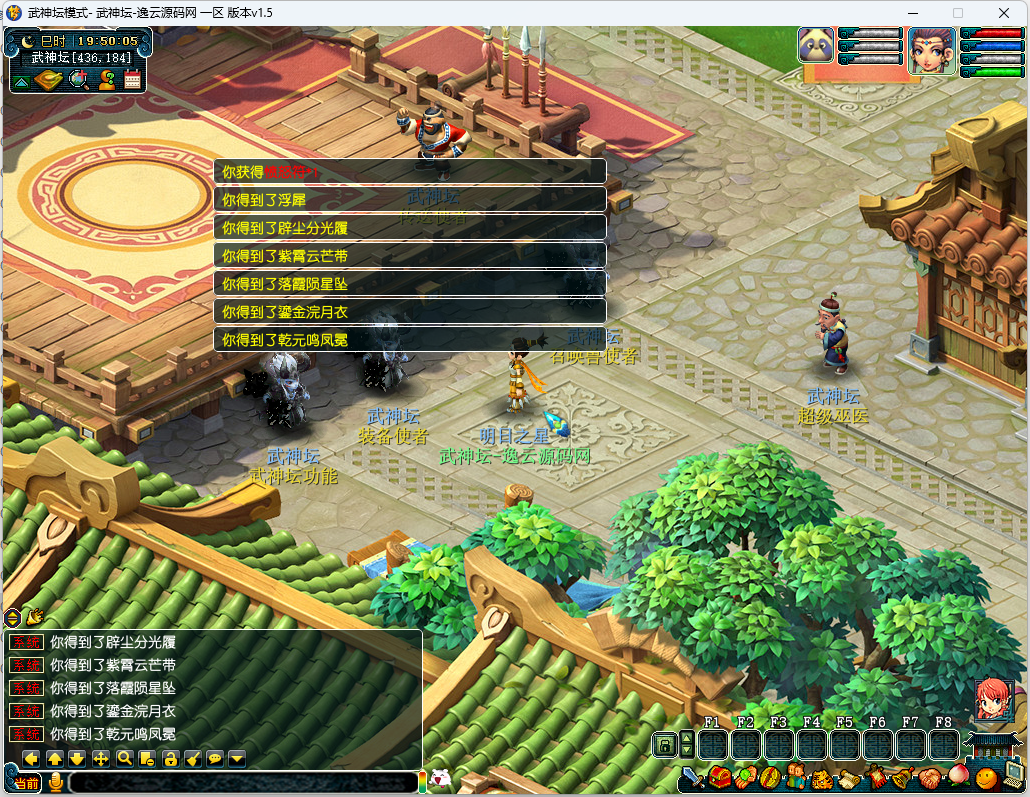Screen dimensions: 1030x797
Task: Open the computer system settings icon
Action: click(1013, 773)
